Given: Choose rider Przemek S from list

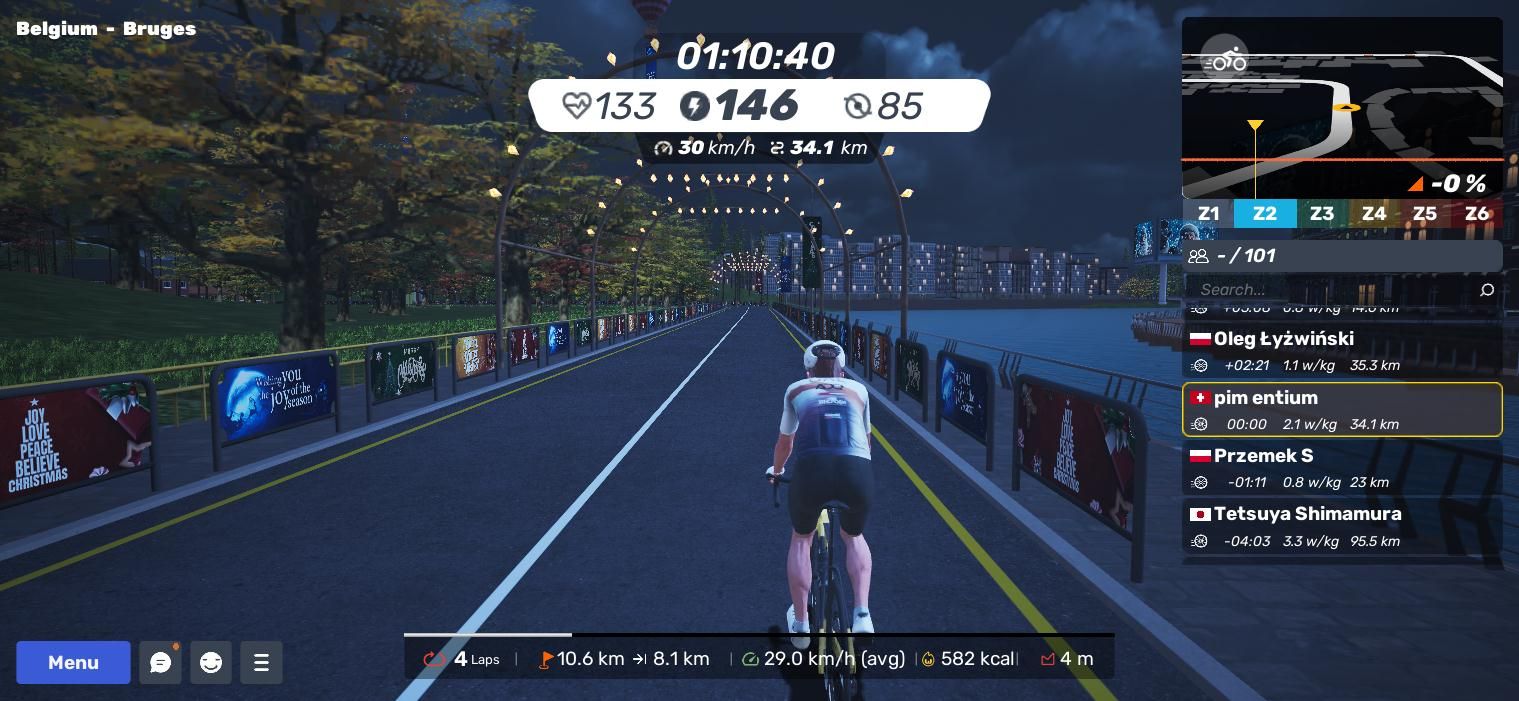Looking at the screenshot, I should [1341, 468].
